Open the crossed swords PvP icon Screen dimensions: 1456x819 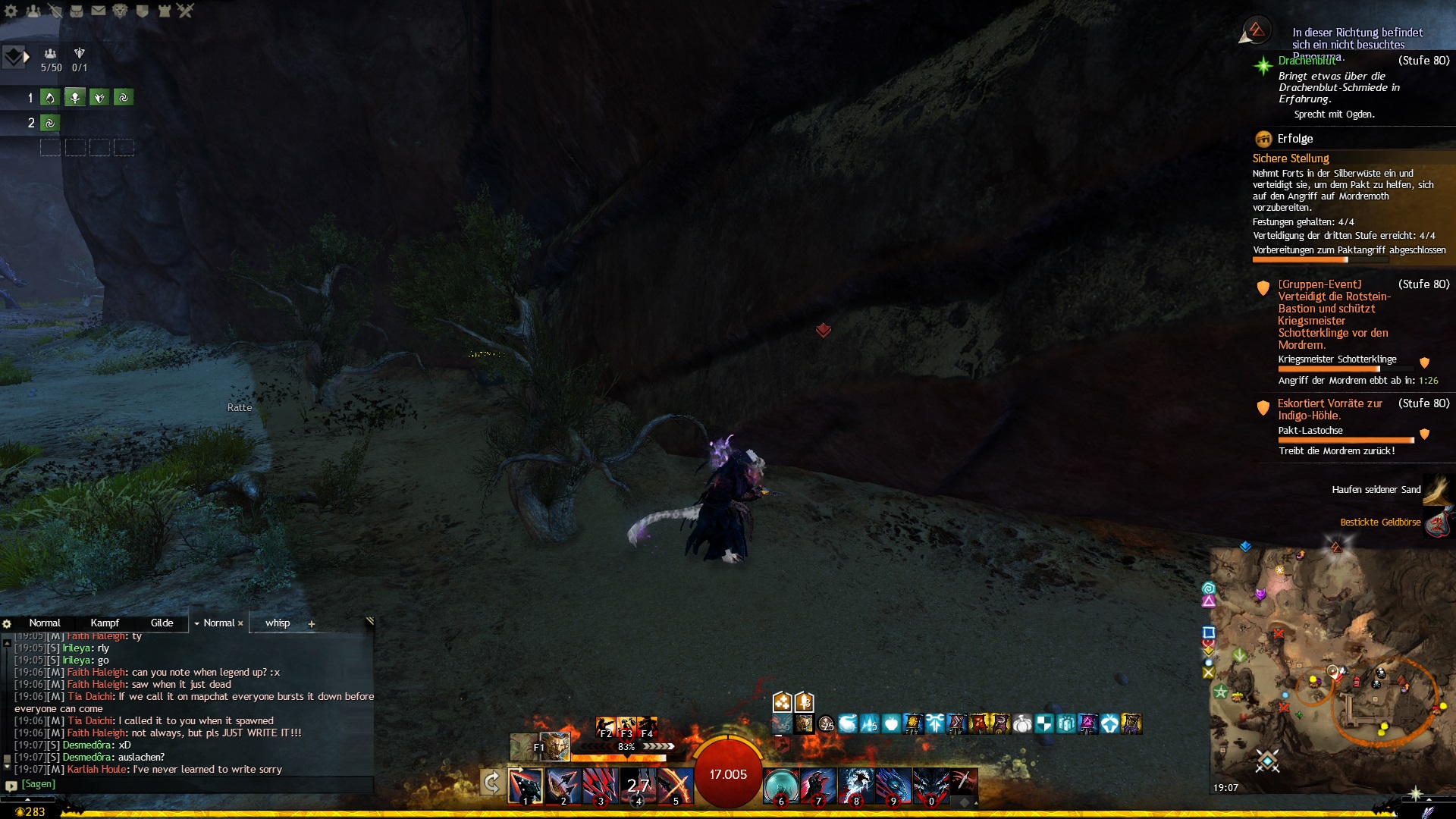point(186,11)
